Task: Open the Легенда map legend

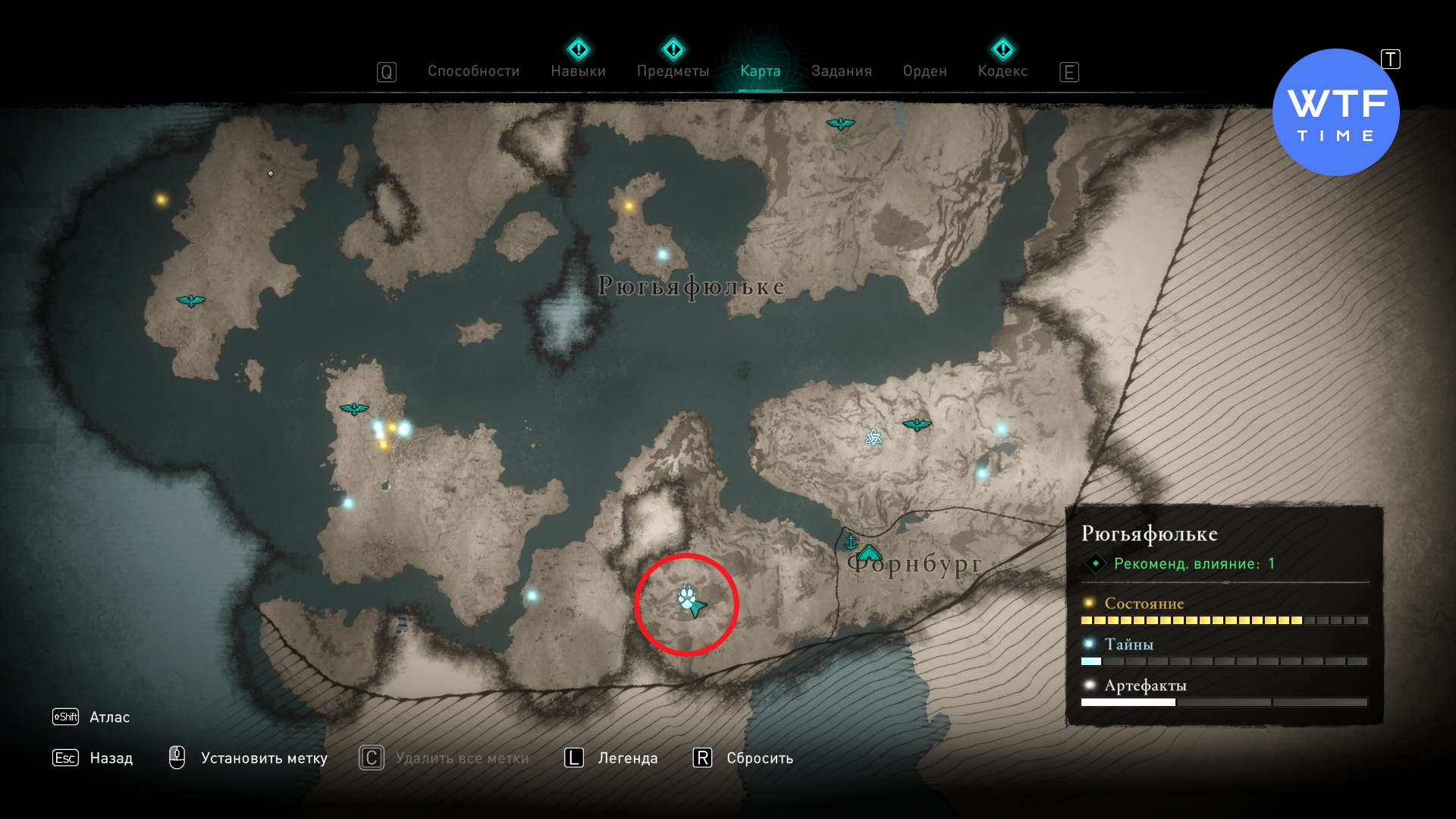Action: tap(627, 758)
